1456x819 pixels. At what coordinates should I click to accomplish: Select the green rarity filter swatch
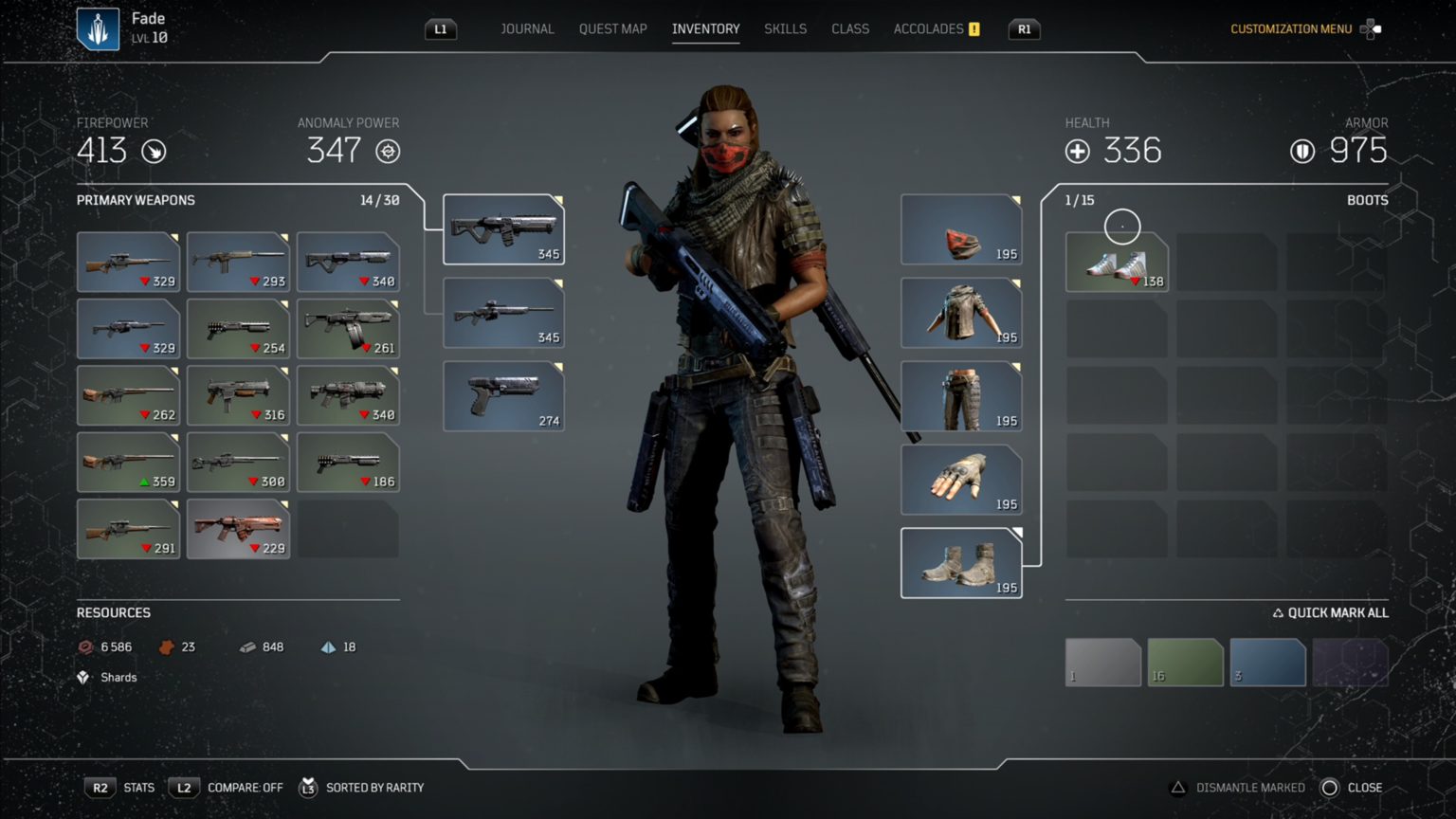pos(1185,662)
